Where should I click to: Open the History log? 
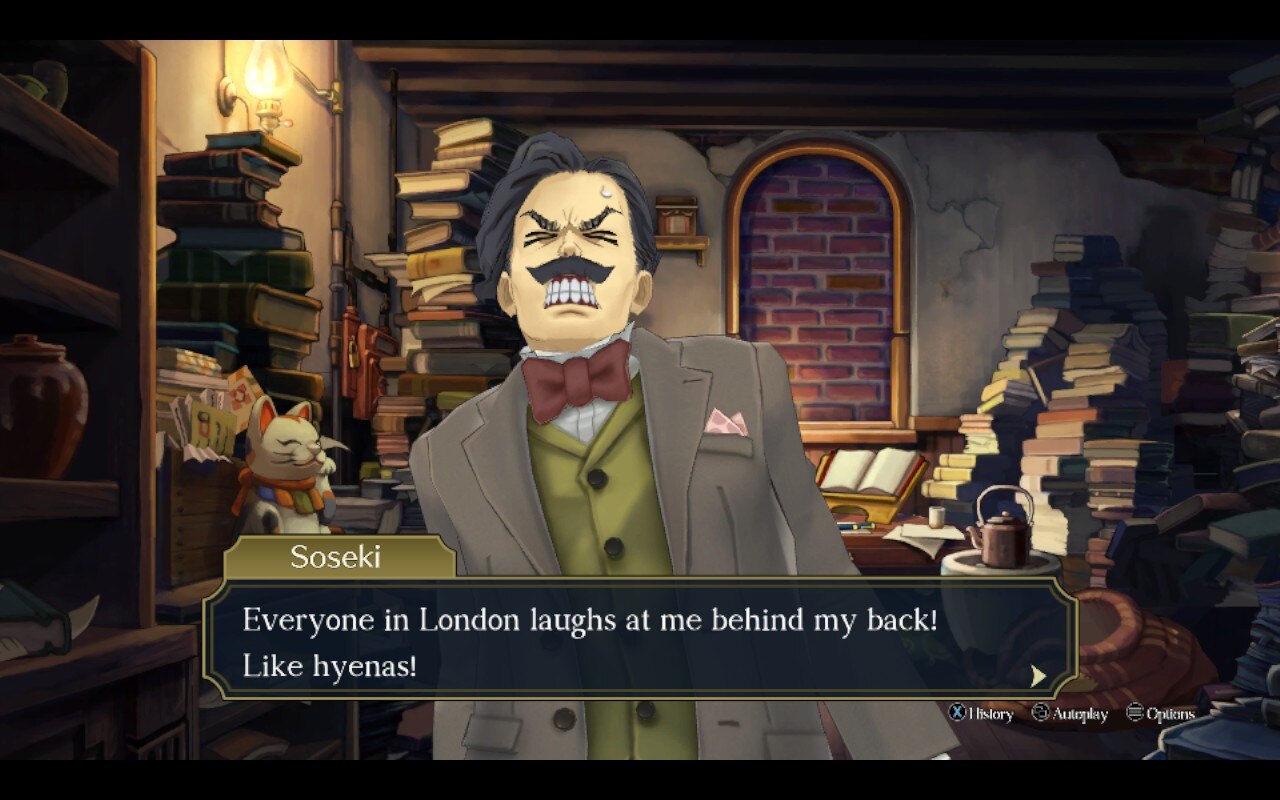981,713
